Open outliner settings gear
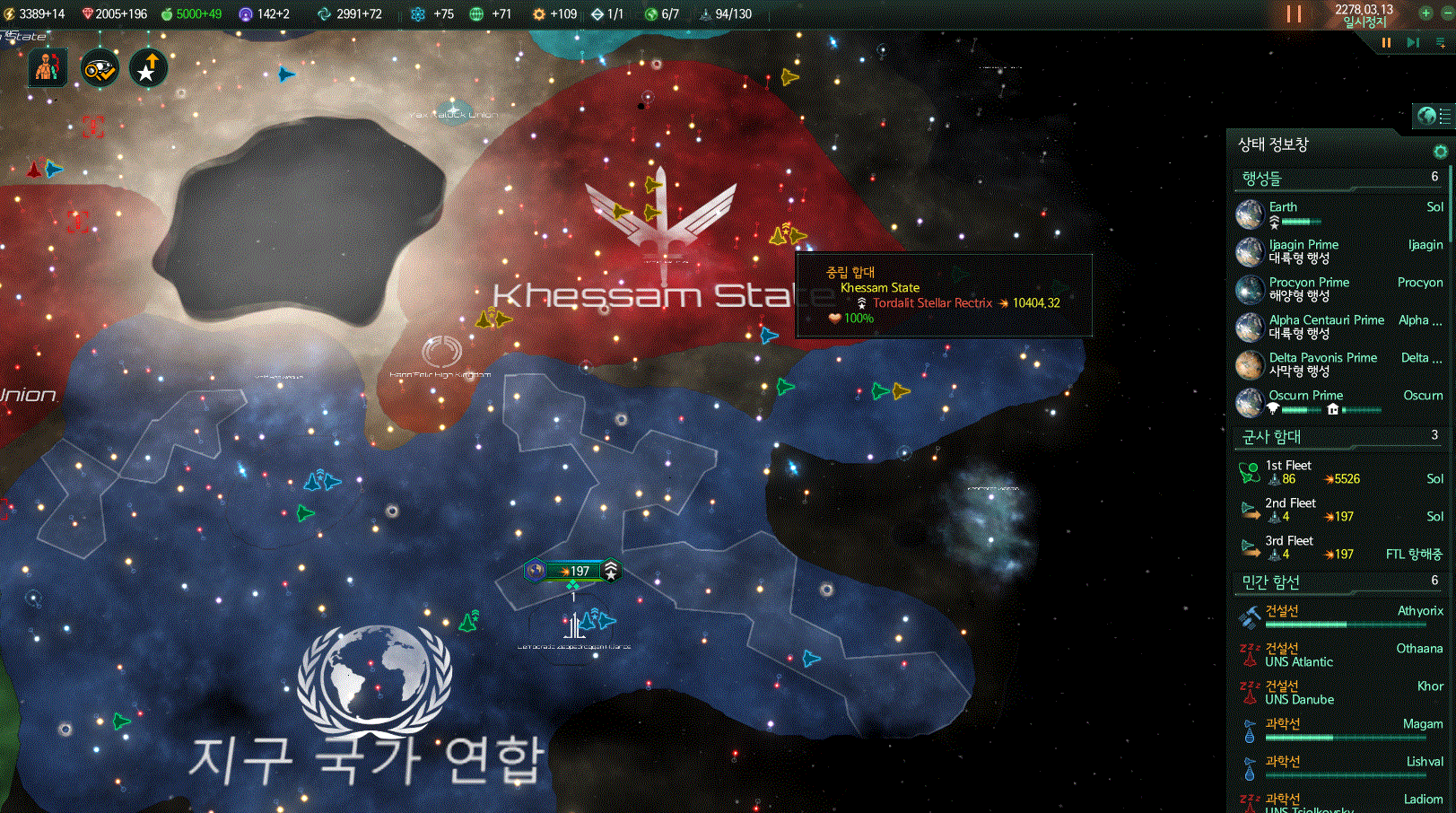The image size is (1456, 813). point(1440,151)
